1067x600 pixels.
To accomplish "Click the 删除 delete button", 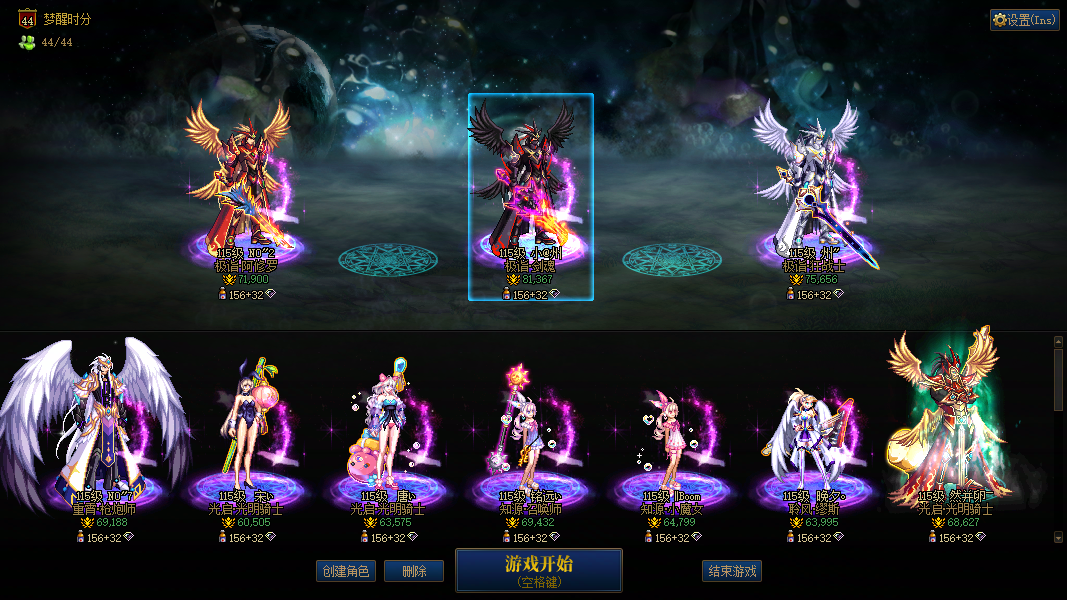I will tap(414, 571).
